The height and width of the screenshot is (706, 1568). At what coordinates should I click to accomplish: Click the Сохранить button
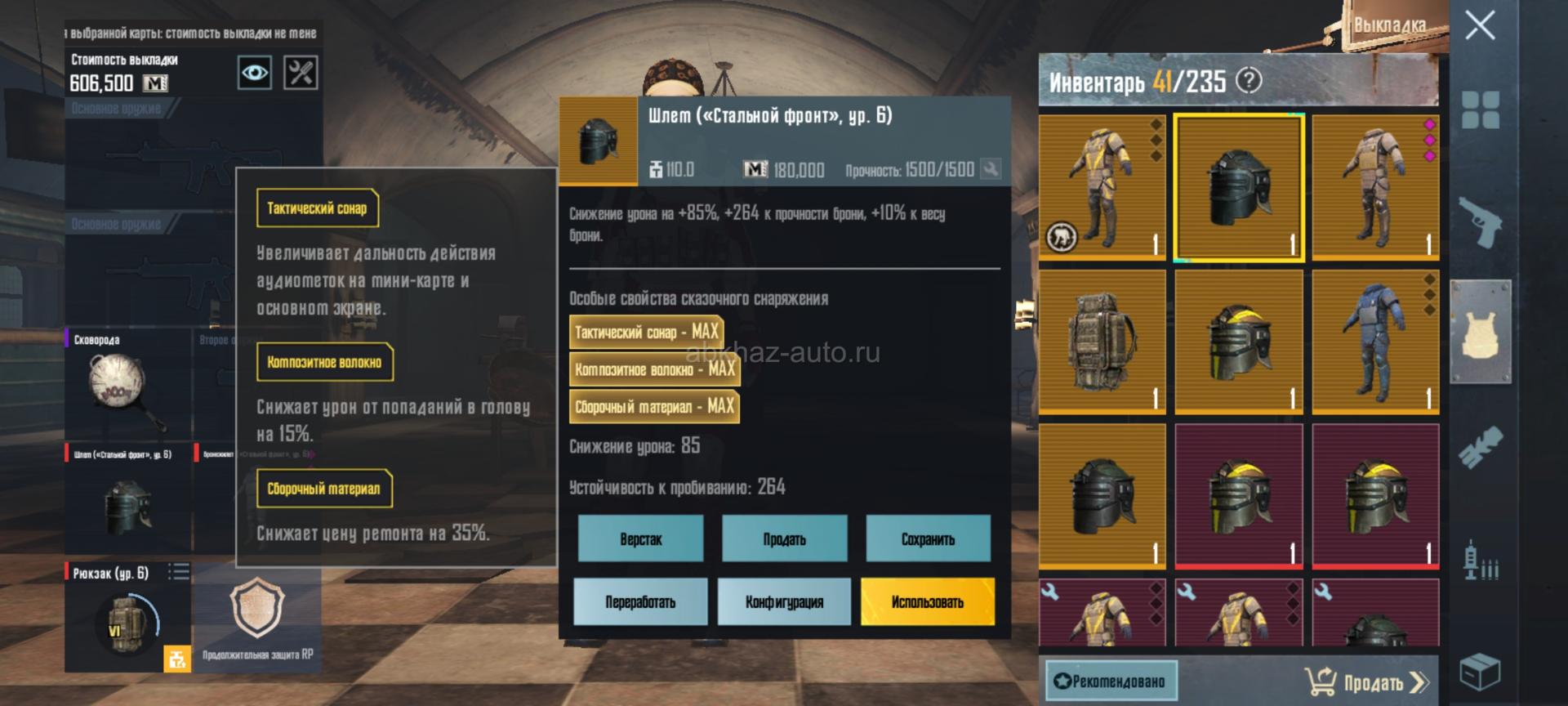point(928,538)
